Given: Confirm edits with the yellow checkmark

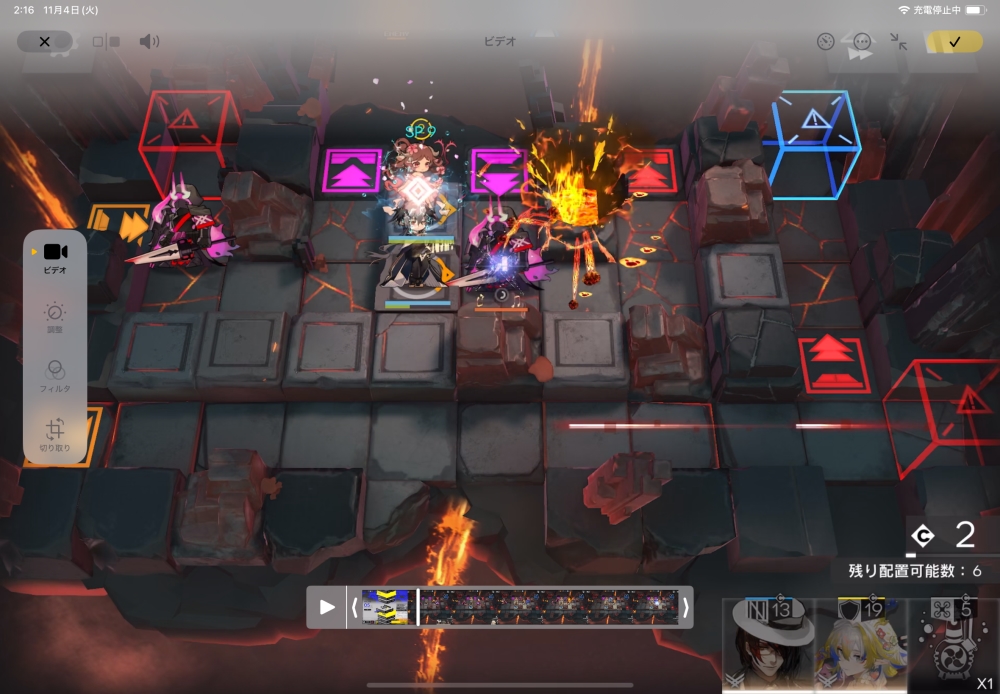Looking at the screenshot, I should coord(954,42).
